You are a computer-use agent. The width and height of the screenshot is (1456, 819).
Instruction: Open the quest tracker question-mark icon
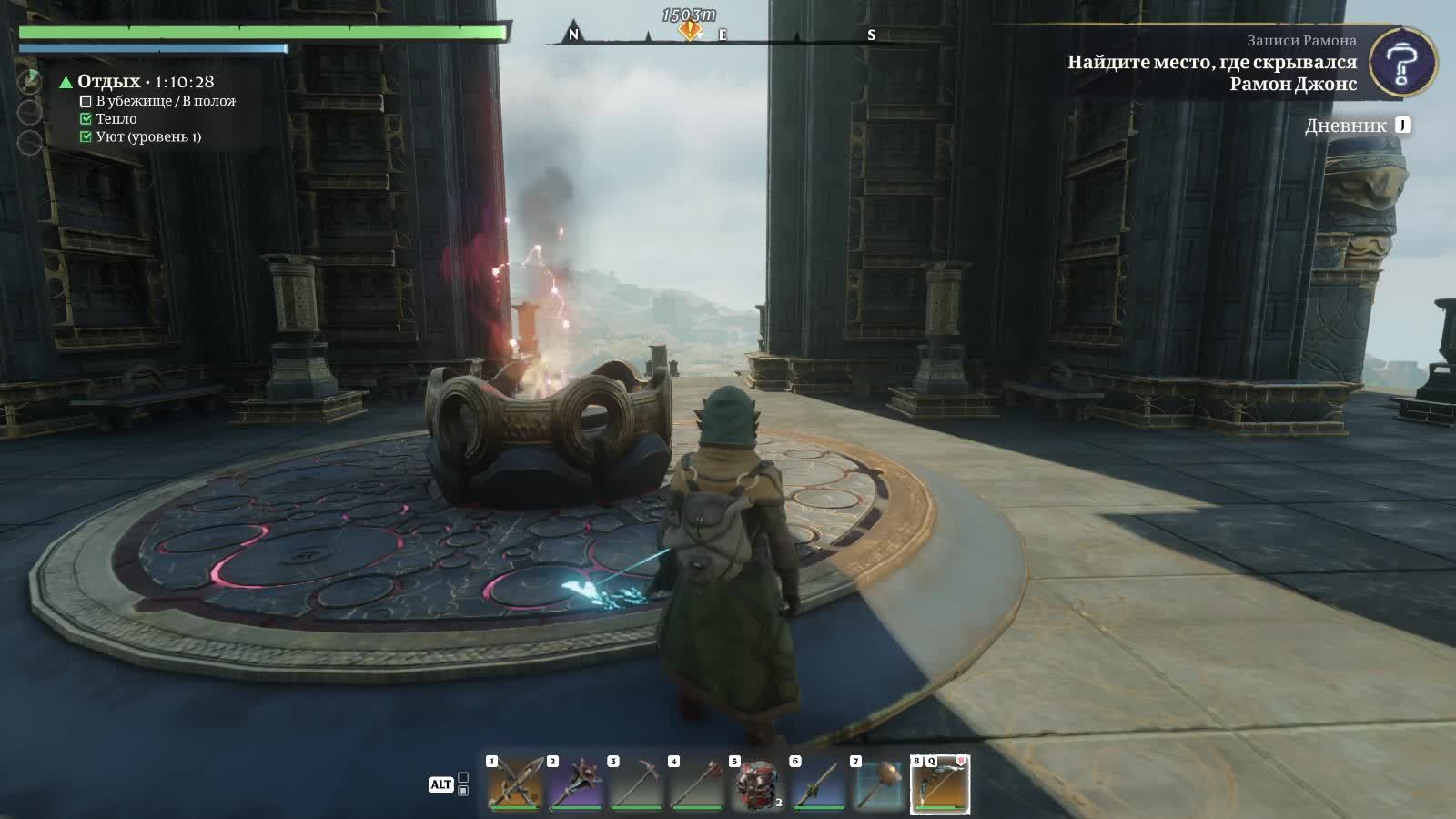coord(1402,63)
